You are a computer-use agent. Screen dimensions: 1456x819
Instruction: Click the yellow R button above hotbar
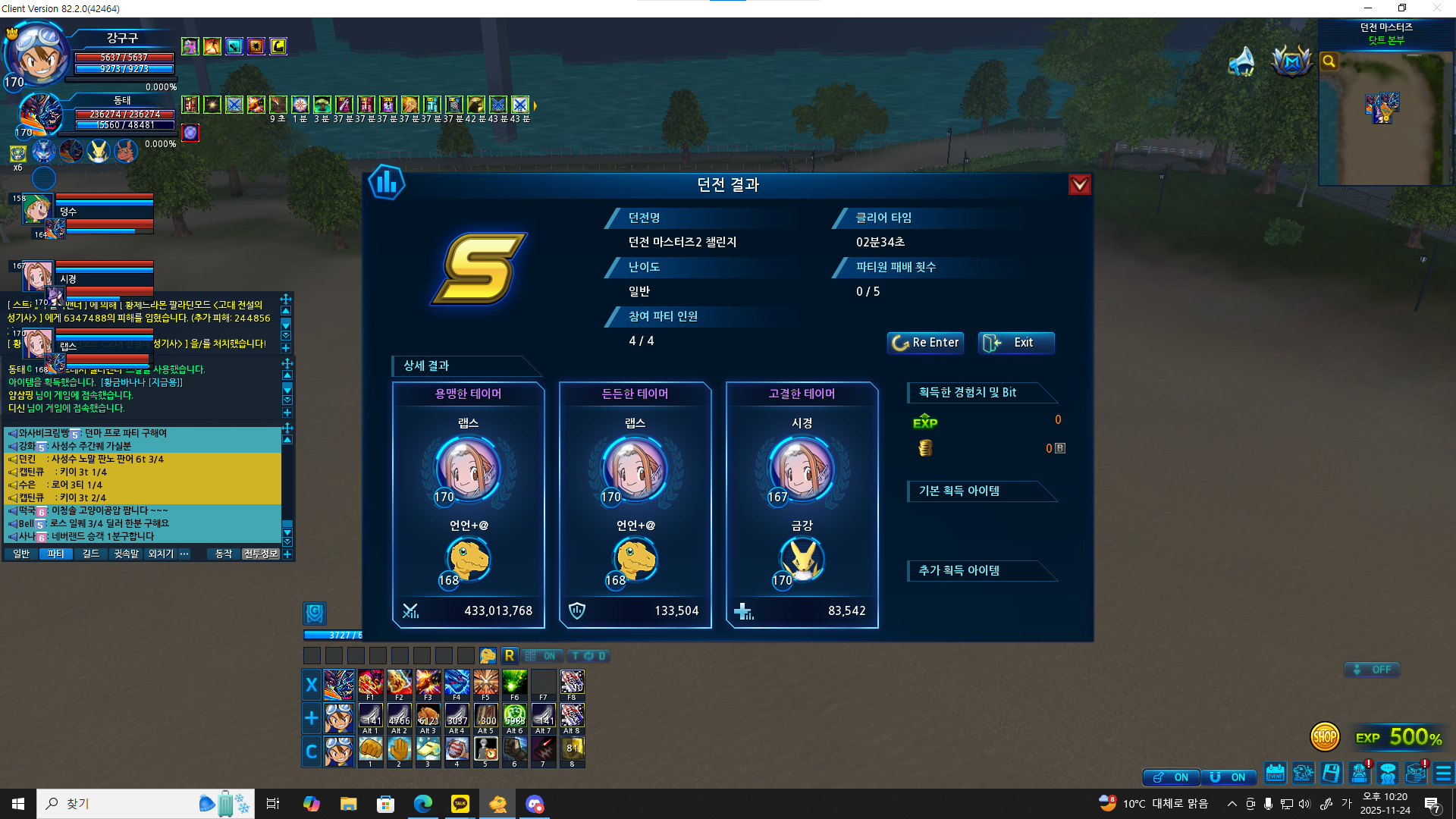[510, 656]
